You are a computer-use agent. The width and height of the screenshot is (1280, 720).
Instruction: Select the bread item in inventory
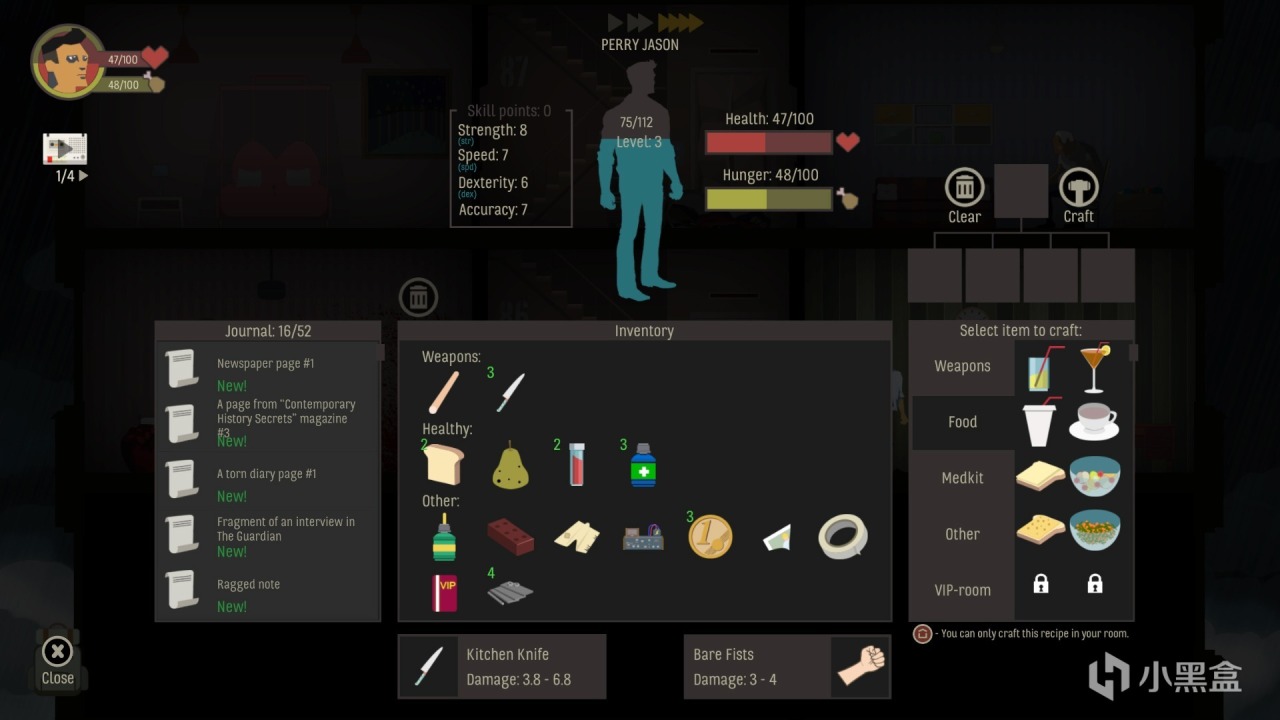coord(444,462)
